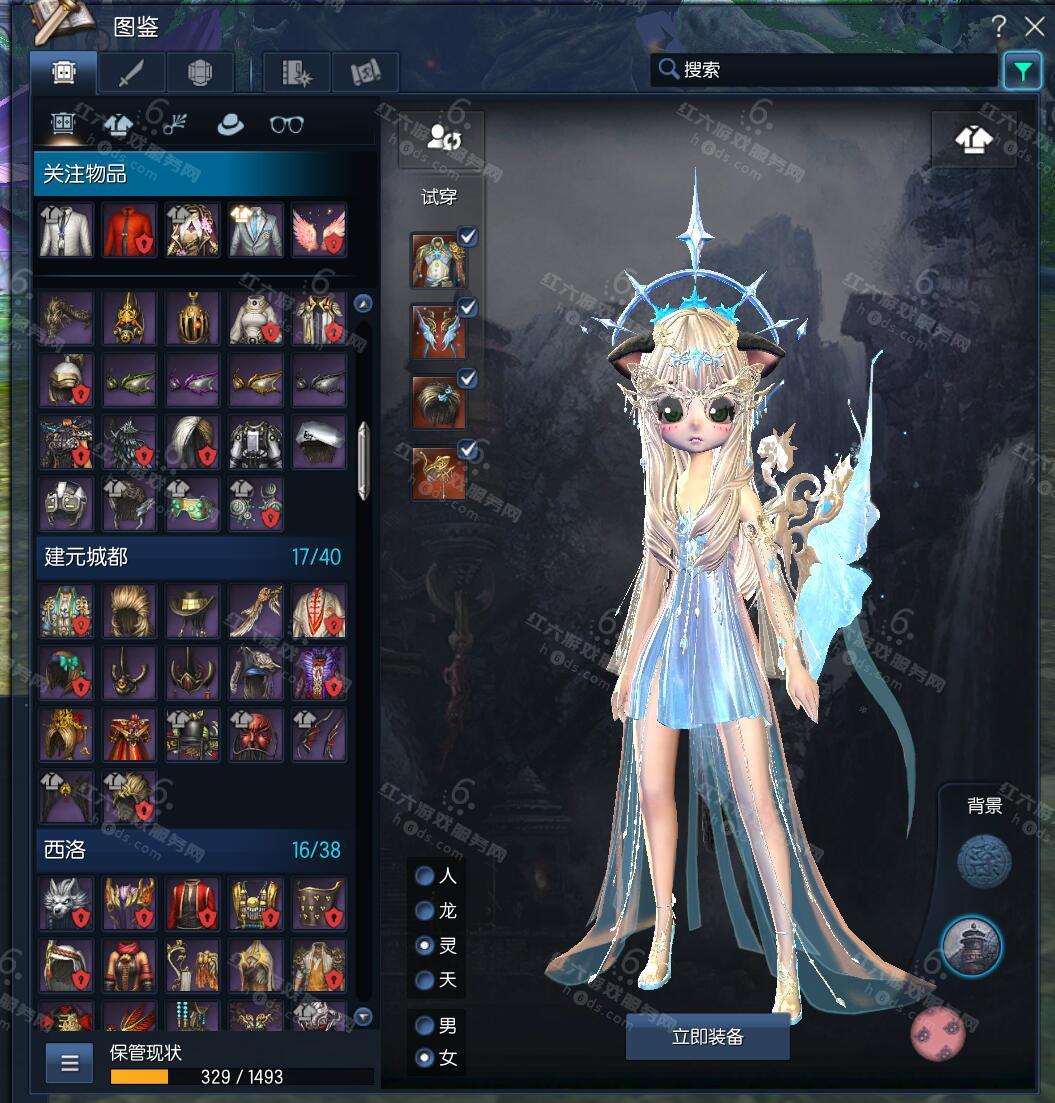Click the outfit toggle button top right
This screenshot has width=1055, height=1103.
[x=973, y=140]
